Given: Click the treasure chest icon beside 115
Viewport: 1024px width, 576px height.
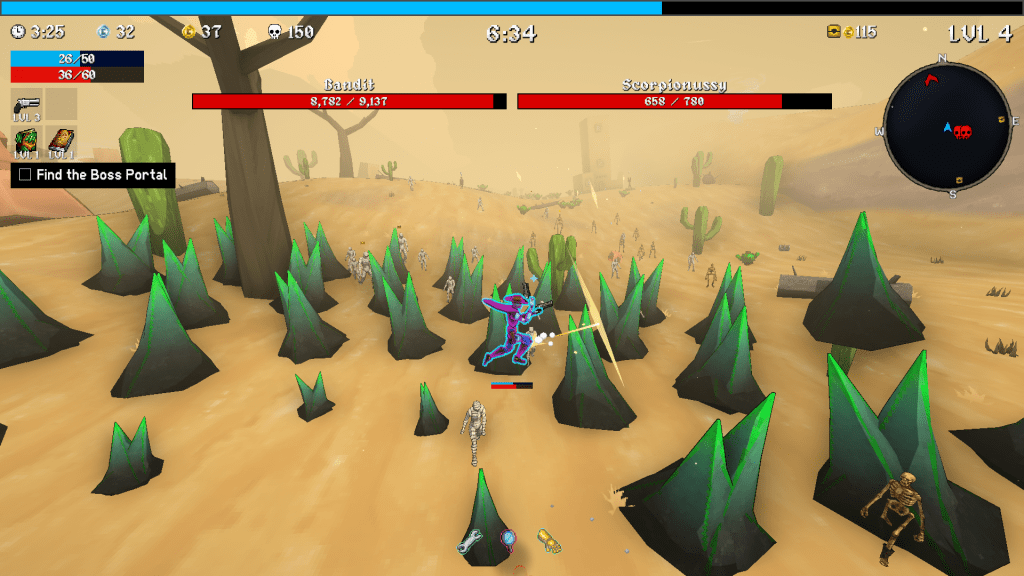Looking at the screenshot, I should click(x=834, y=32).
